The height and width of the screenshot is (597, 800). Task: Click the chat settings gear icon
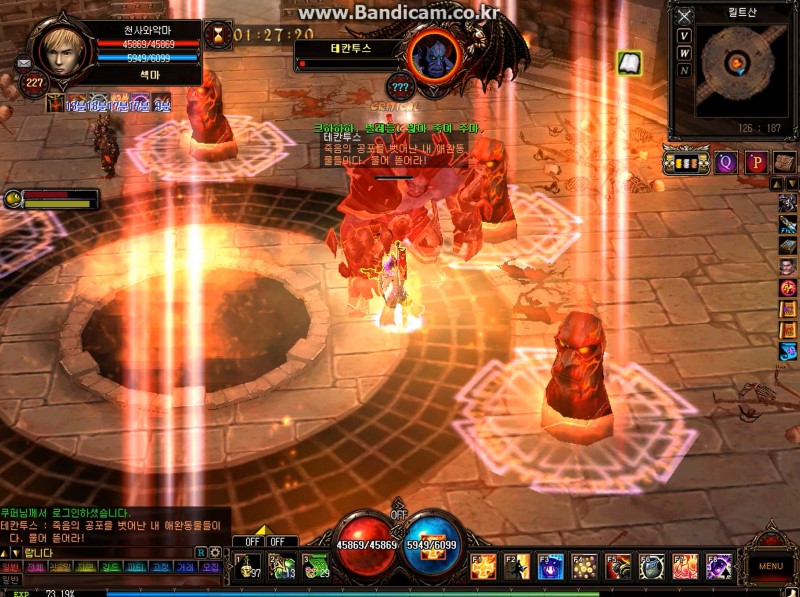point(215,552)
